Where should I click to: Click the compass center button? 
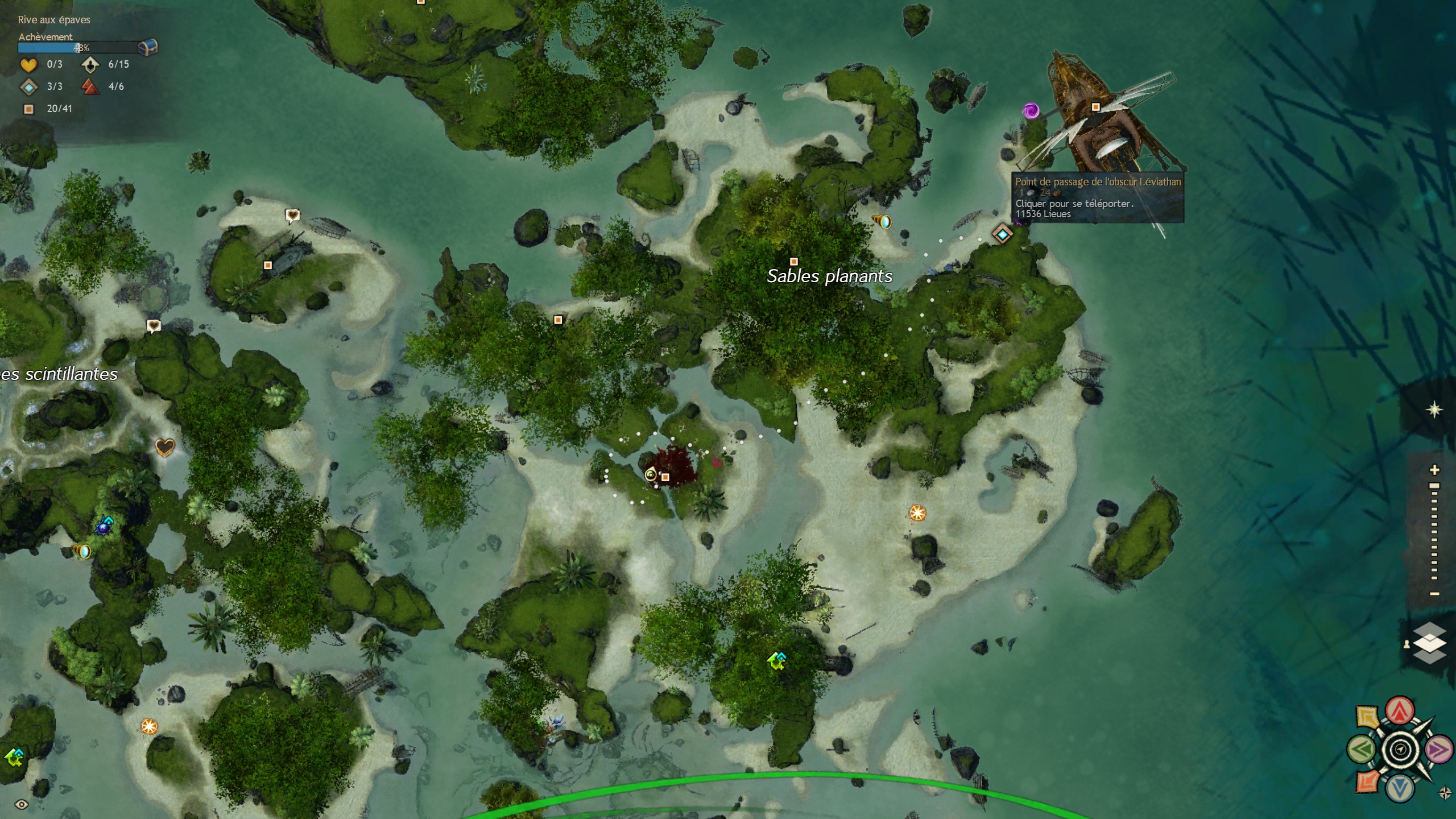pyautogui.click(x=1400, y=750)
